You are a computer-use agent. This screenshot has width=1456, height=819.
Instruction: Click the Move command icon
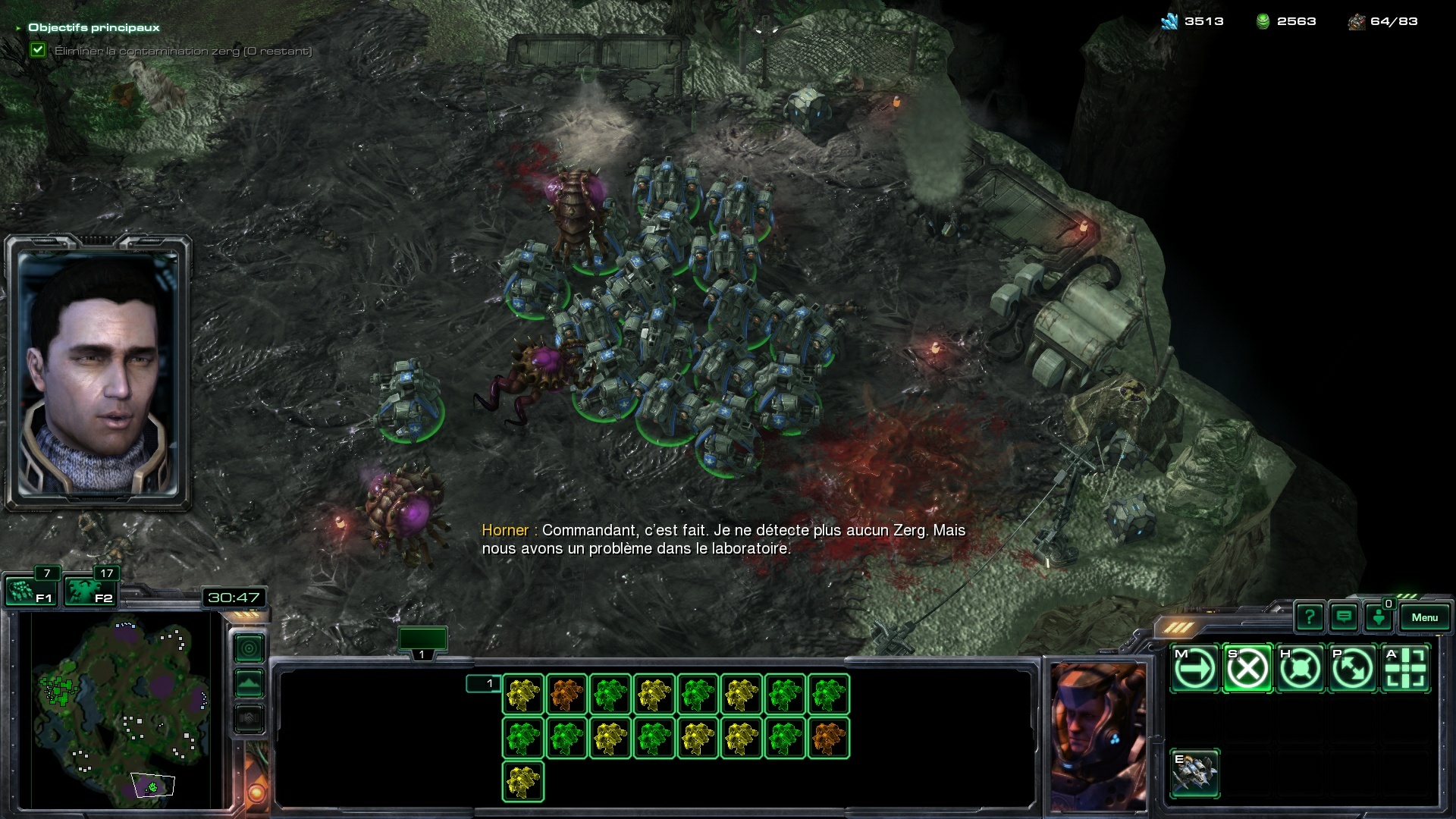(1195, 669)
